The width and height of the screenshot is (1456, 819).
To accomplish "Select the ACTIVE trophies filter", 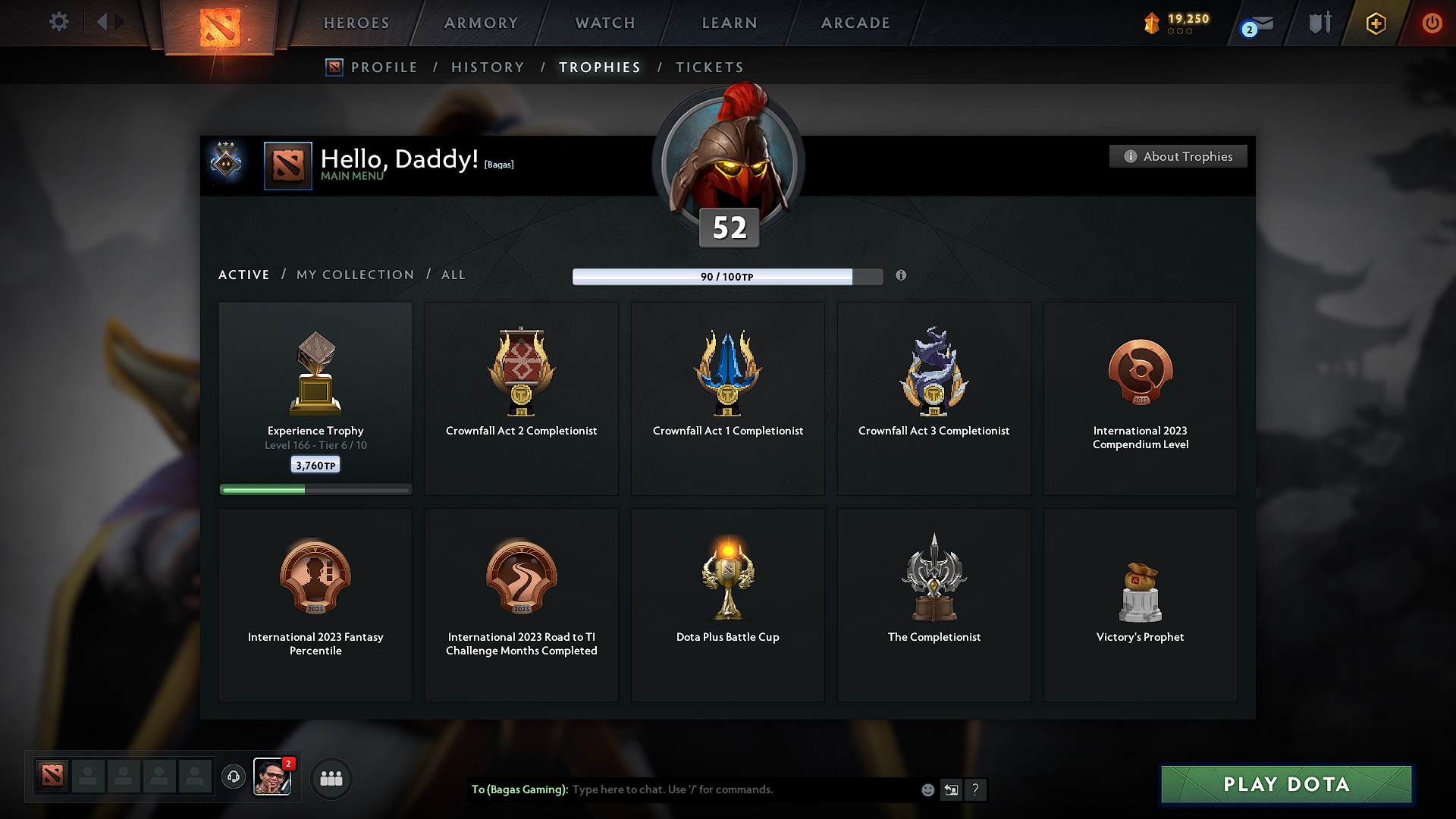I will (x=243, y=275).
